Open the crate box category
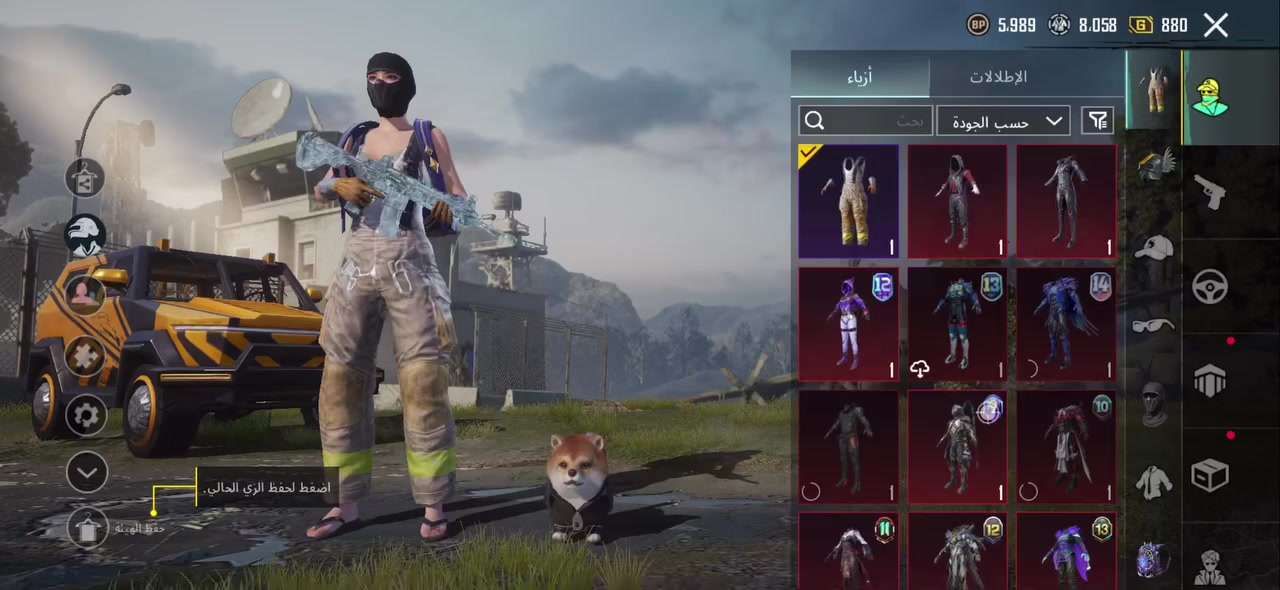Viewport: 1280px width, 590px height. pyautogui.click(x=1210, y=475)
